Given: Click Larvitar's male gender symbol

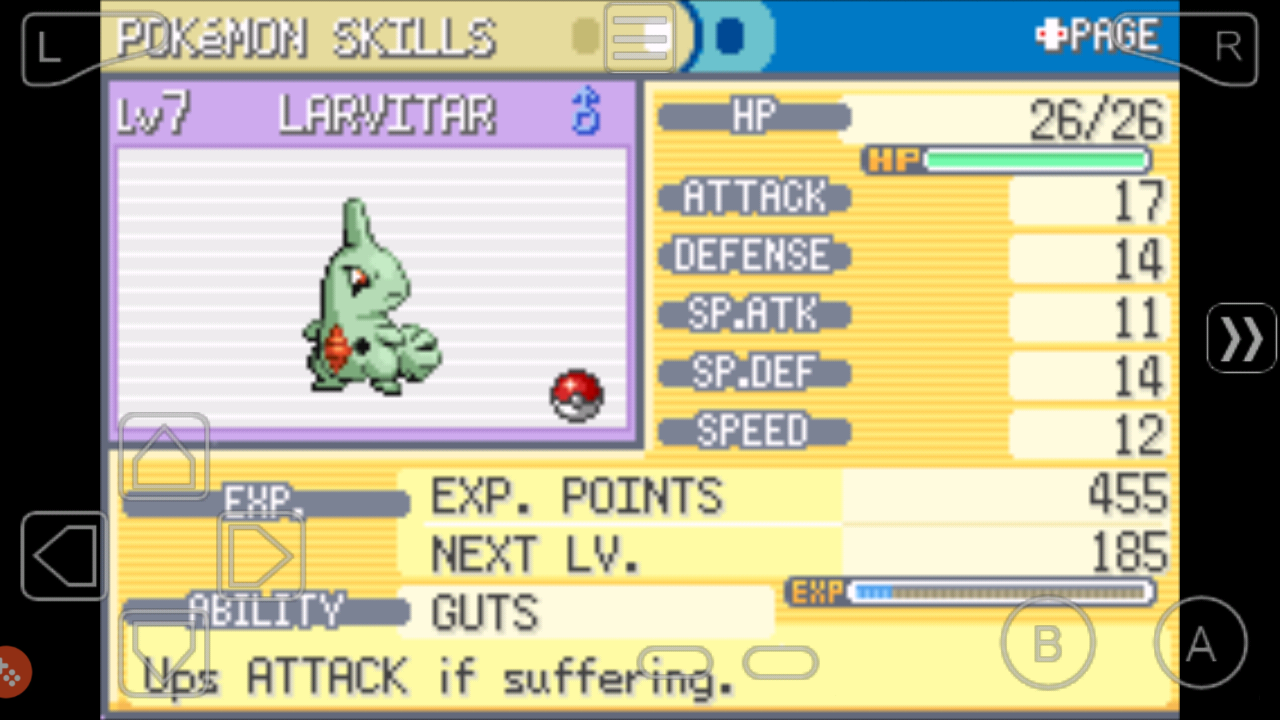Looking at the screenshot, I should coord(585,112).
